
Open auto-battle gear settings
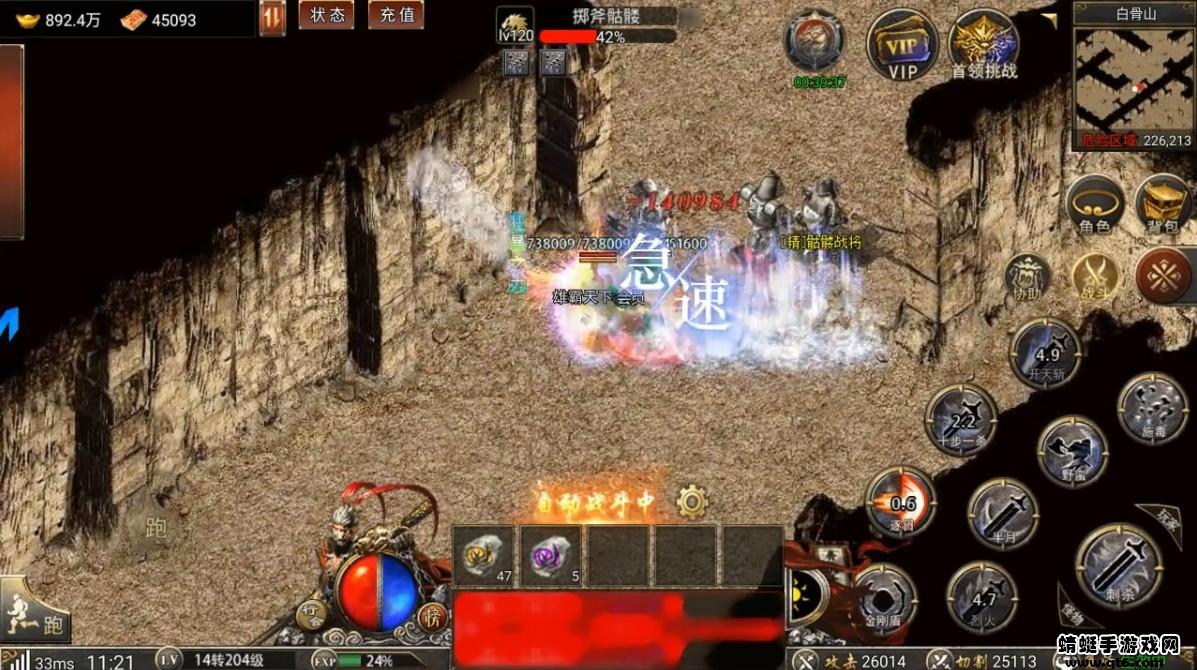(x=692, y=501)
